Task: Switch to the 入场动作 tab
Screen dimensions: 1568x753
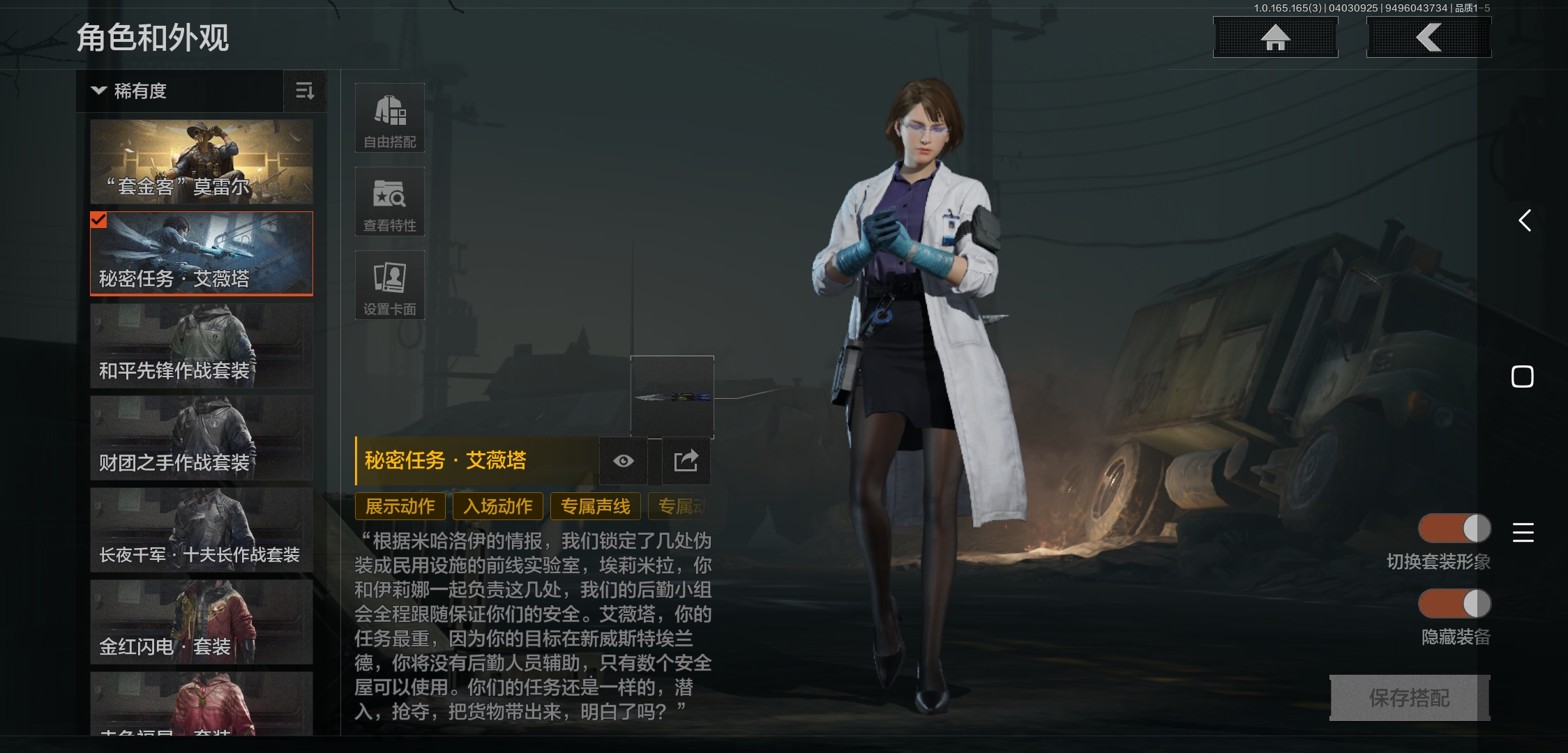Action: pyautogui.click(x=497, y=506)
